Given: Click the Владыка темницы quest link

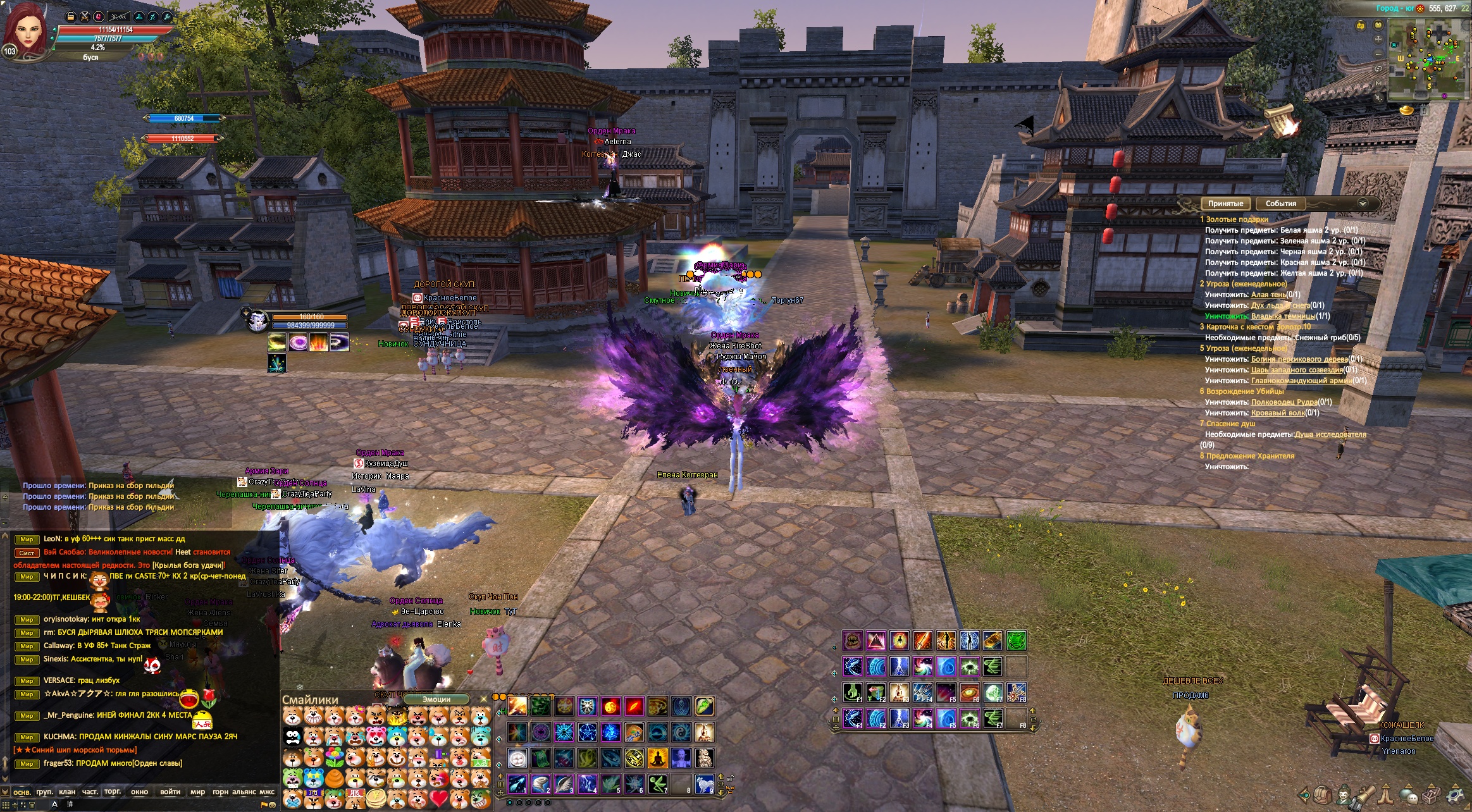Looking at the screenshot, I should tap(1282, 316).
